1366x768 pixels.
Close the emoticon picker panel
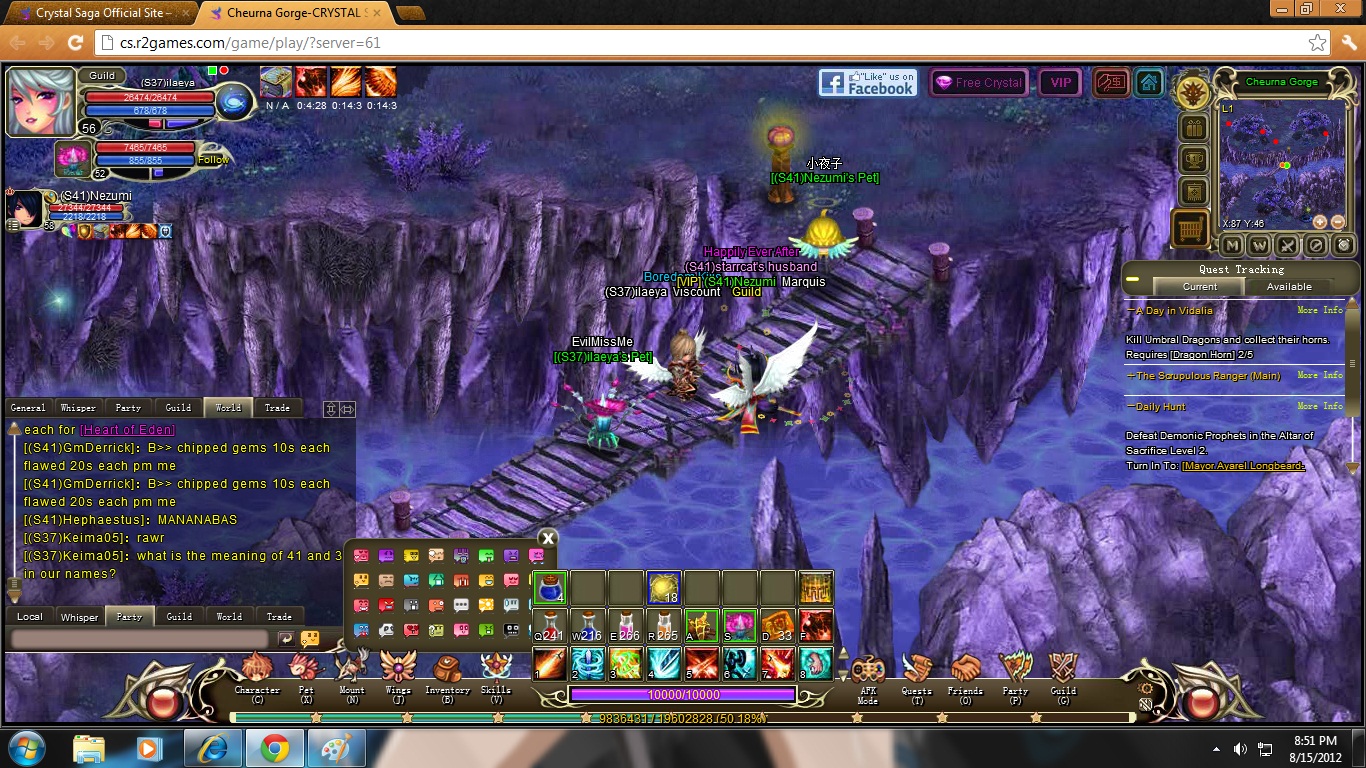coord(547,538)
